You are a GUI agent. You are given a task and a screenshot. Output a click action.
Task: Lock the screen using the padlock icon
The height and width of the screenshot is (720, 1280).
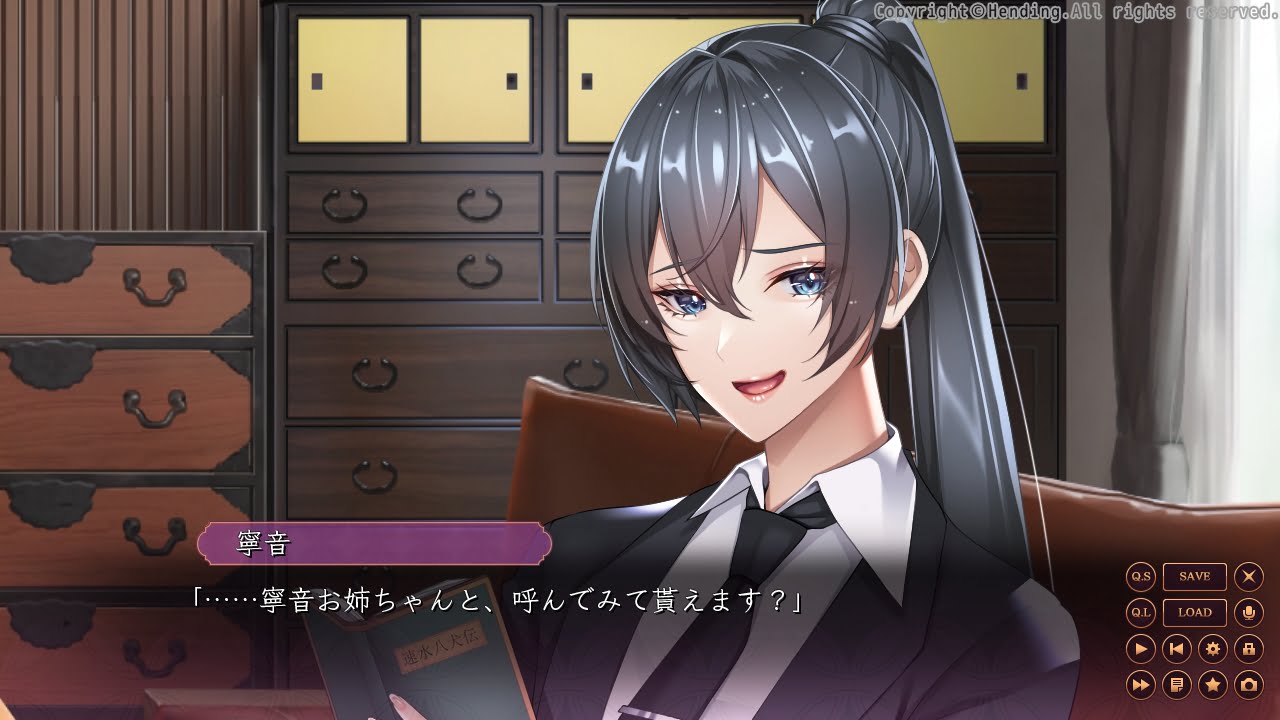click(1249, 650)
